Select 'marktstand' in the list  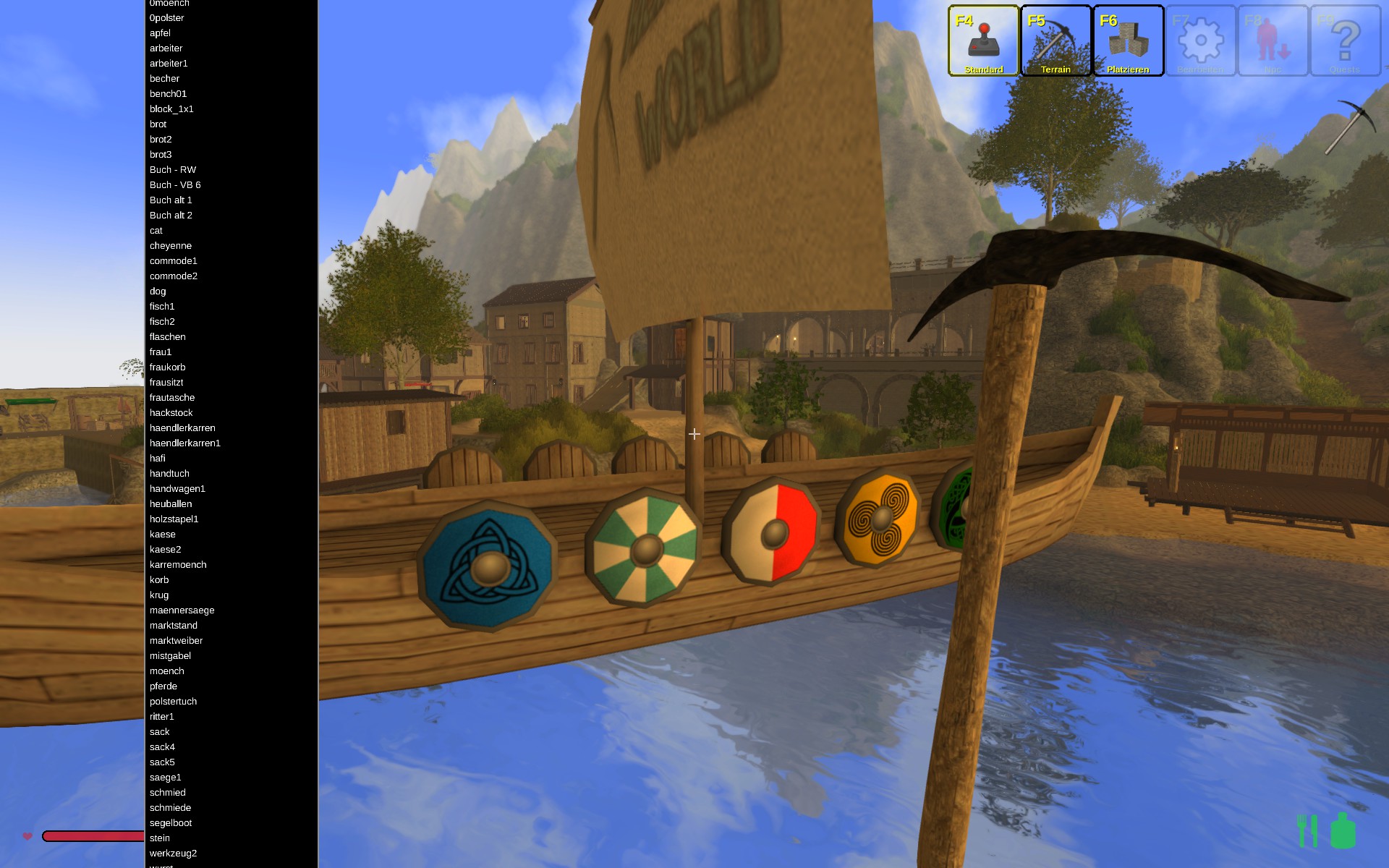[x=174, y=626]
